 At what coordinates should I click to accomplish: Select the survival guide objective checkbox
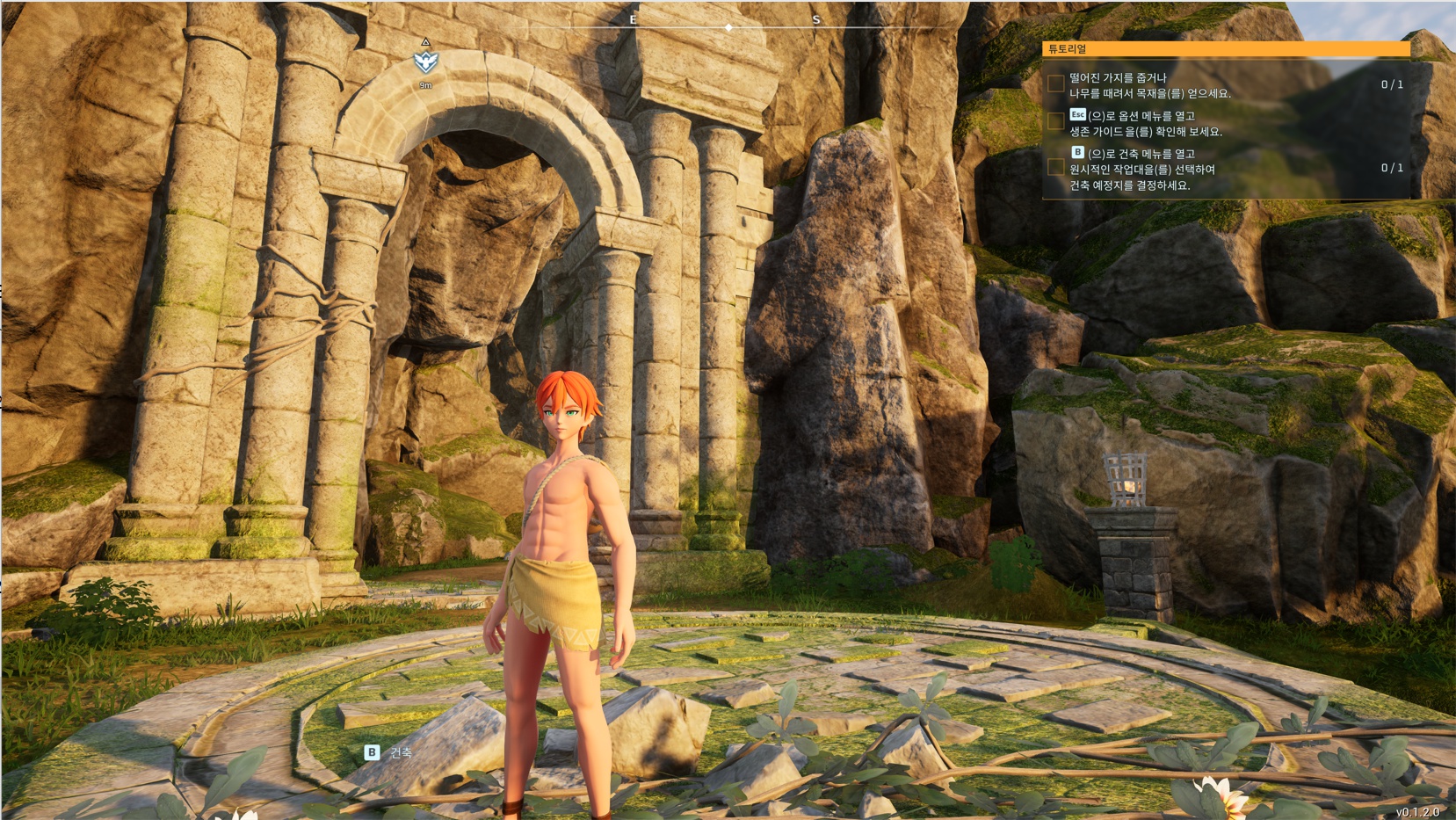pos(1056,122)
